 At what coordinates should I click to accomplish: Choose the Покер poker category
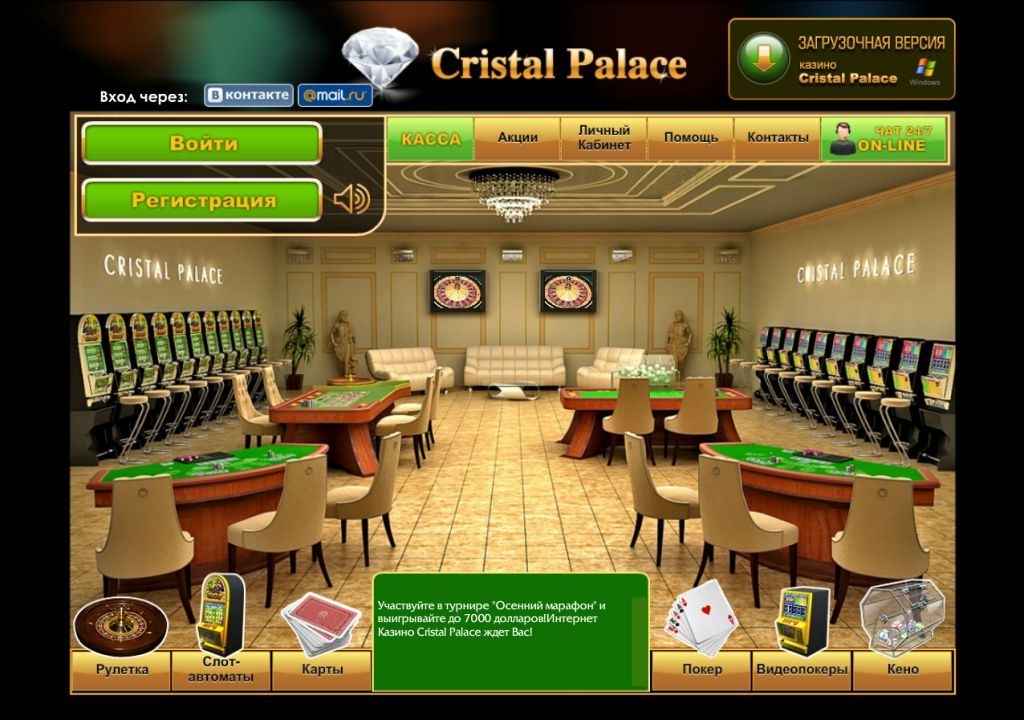[701, 669]
